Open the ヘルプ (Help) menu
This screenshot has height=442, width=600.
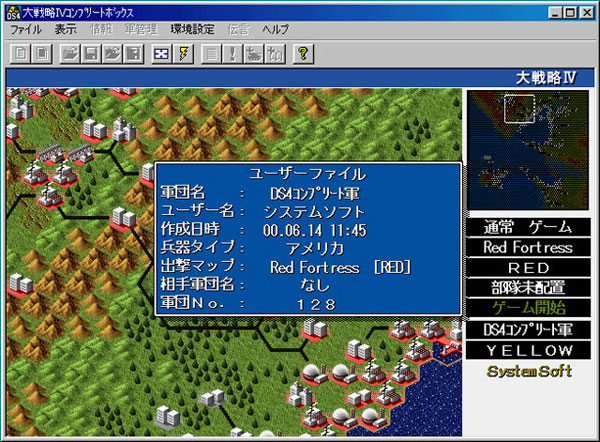(x=275, y=30)
